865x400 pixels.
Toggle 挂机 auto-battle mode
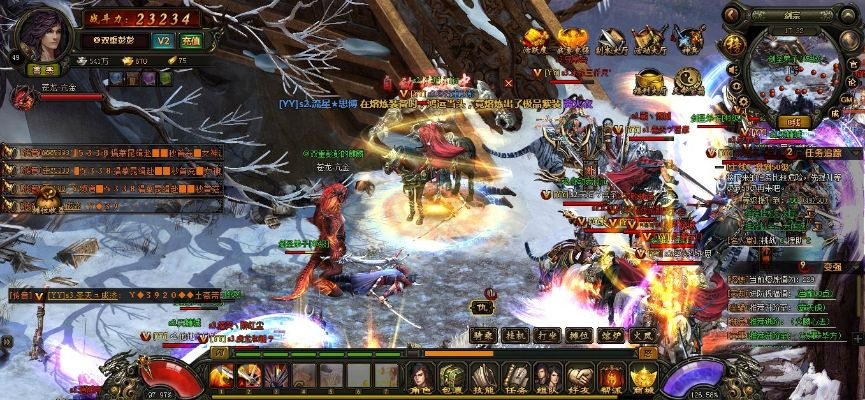point(515,336)
